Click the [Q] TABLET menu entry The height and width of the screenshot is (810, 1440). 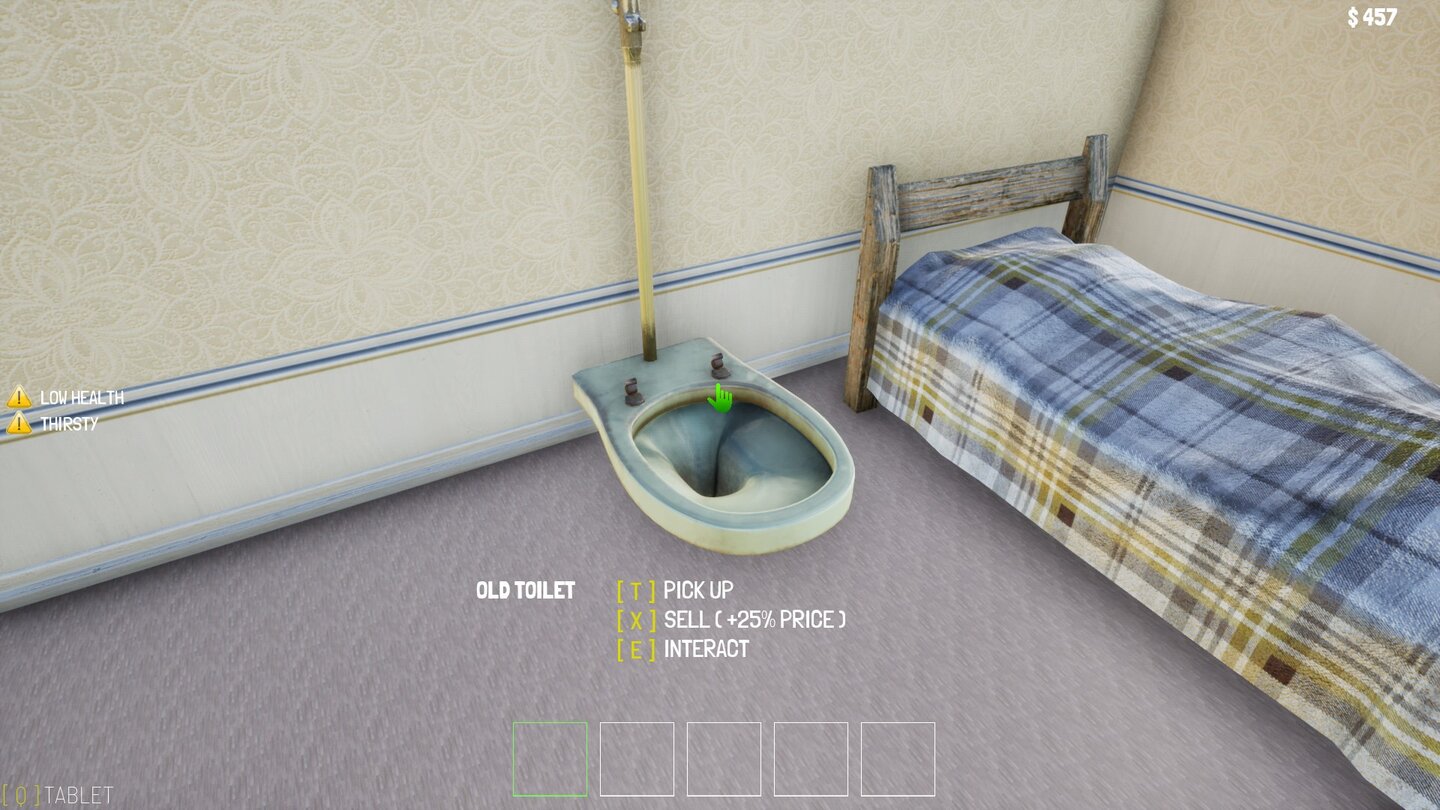point(55,797)
